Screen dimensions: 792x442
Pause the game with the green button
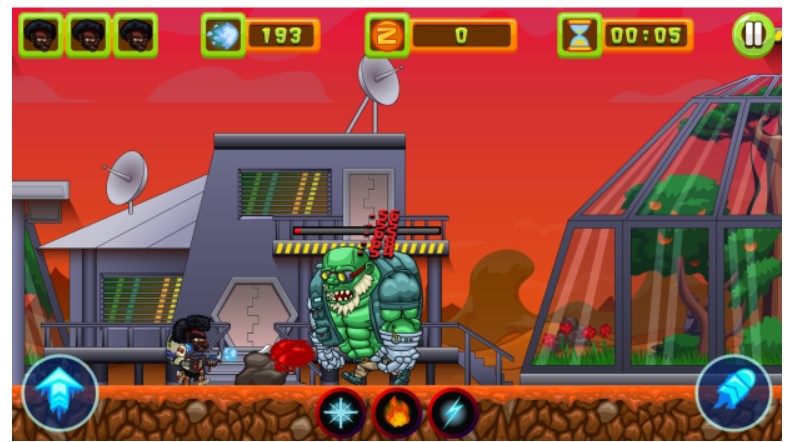[752, 35]
